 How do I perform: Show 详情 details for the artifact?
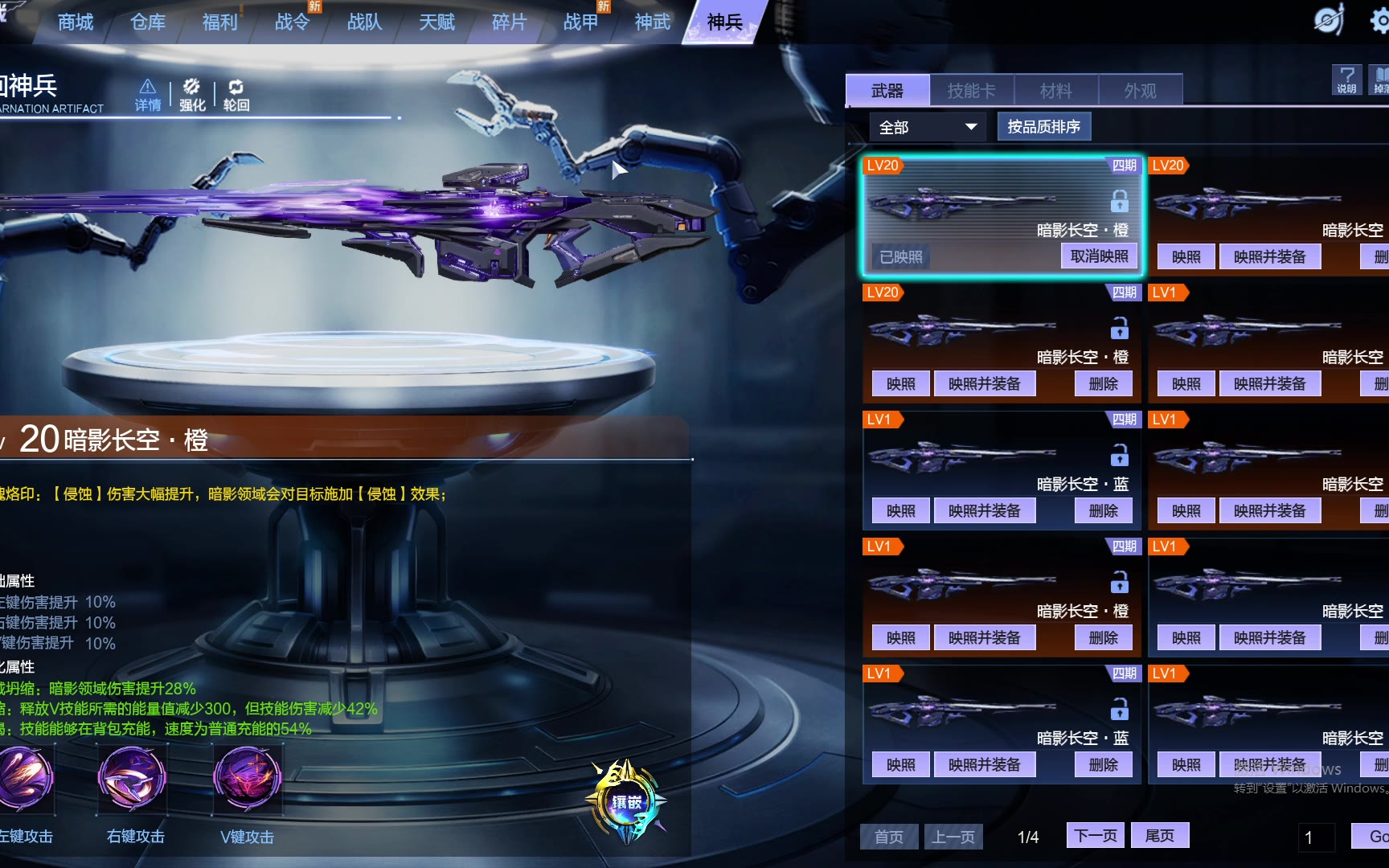148,95
